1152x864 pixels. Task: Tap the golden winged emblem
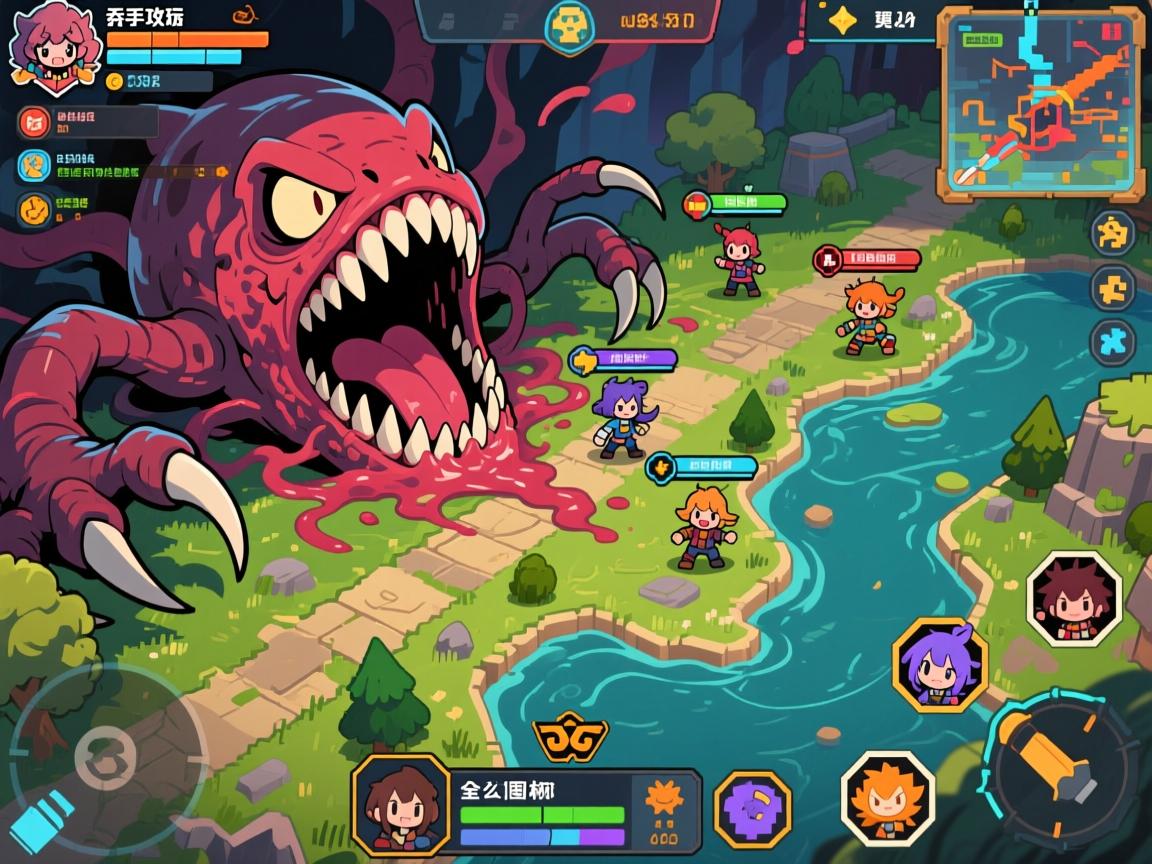570,738
